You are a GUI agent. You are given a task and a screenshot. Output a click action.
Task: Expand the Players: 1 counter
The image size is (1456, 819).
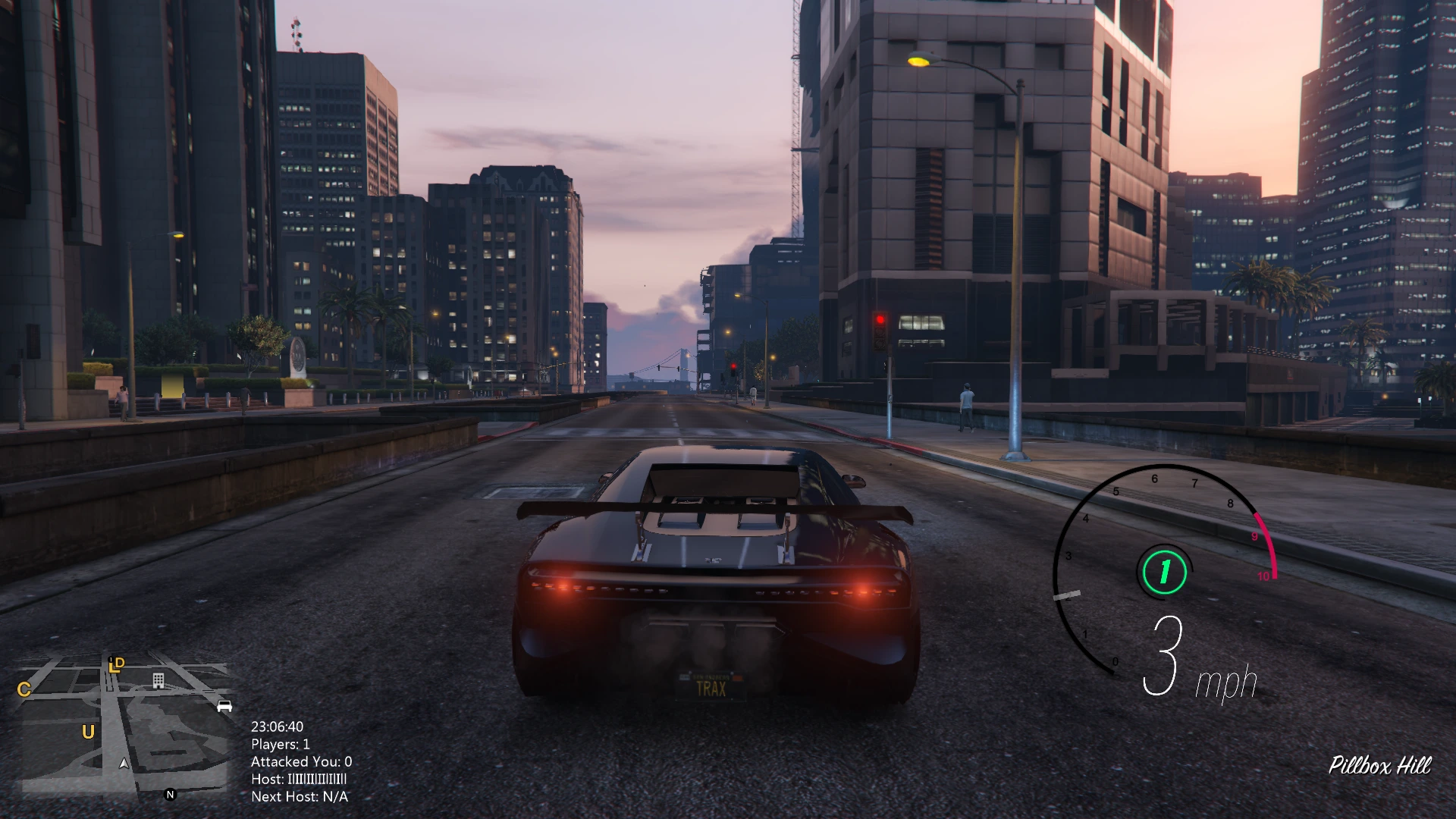pos(281,744)
